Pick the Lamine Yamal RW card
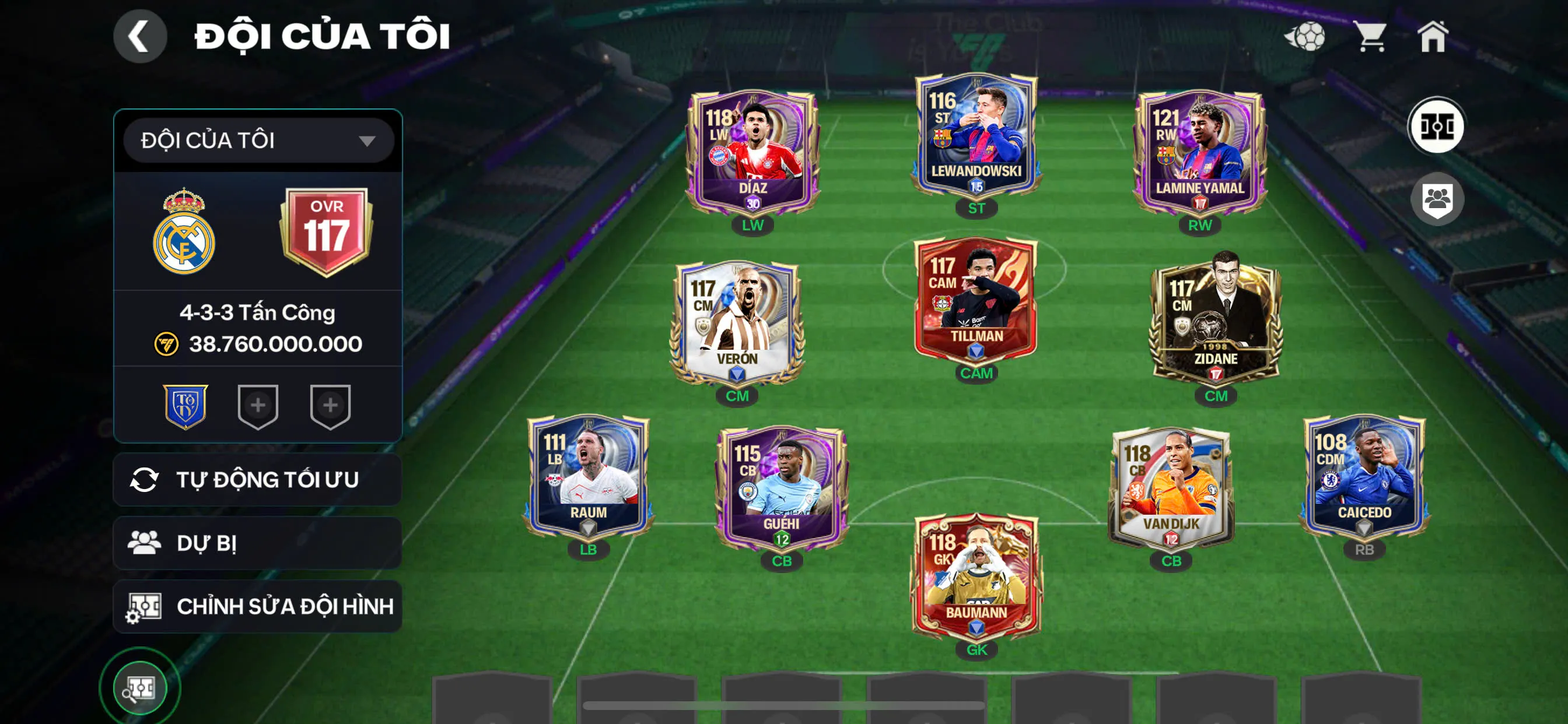The image size is (1568, 724). click(x=1199, y=152)
